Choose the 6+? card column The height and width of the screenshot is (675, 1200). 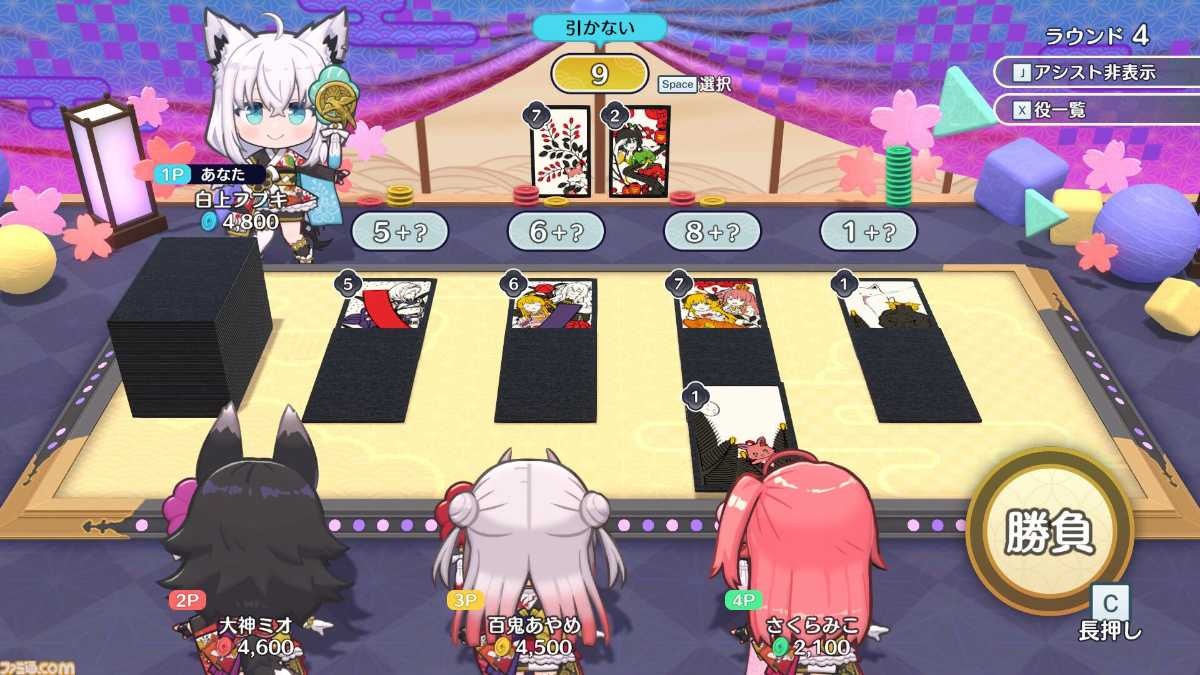[x=556, y=231]
